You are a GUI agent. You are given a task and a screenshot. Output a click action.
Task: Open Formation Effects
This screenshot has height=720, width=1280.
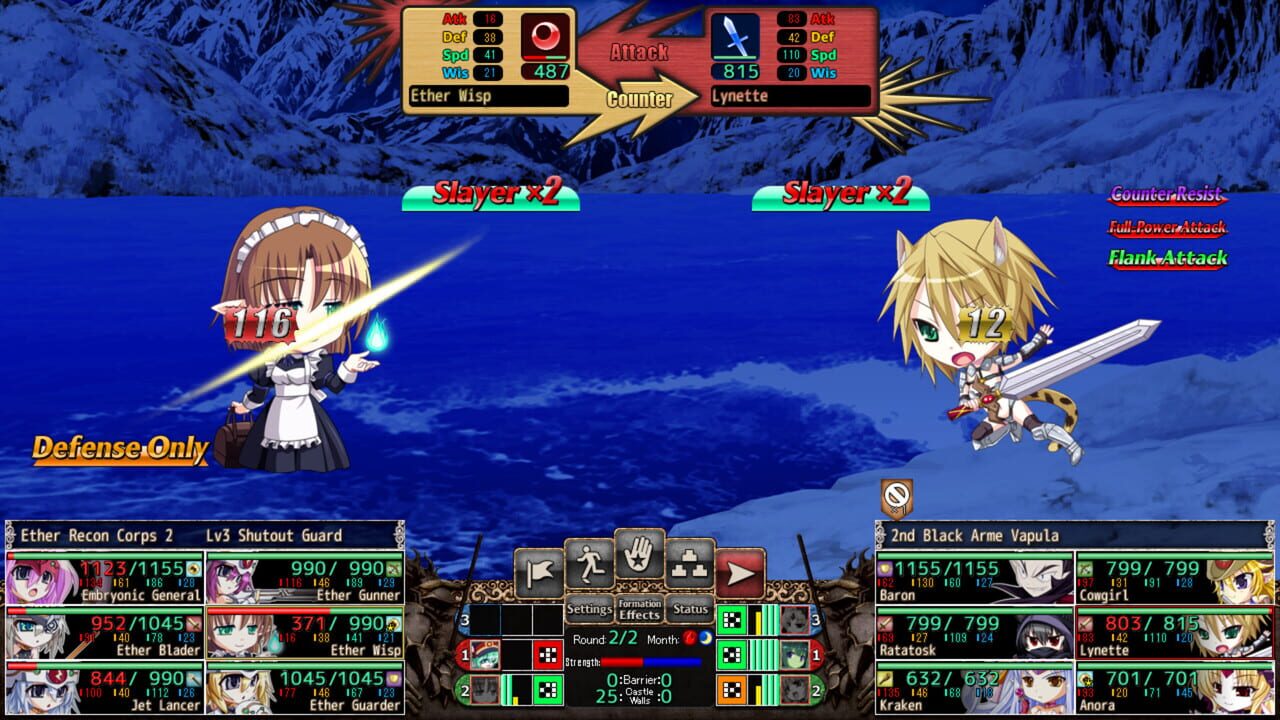click(x=639, y=610)
